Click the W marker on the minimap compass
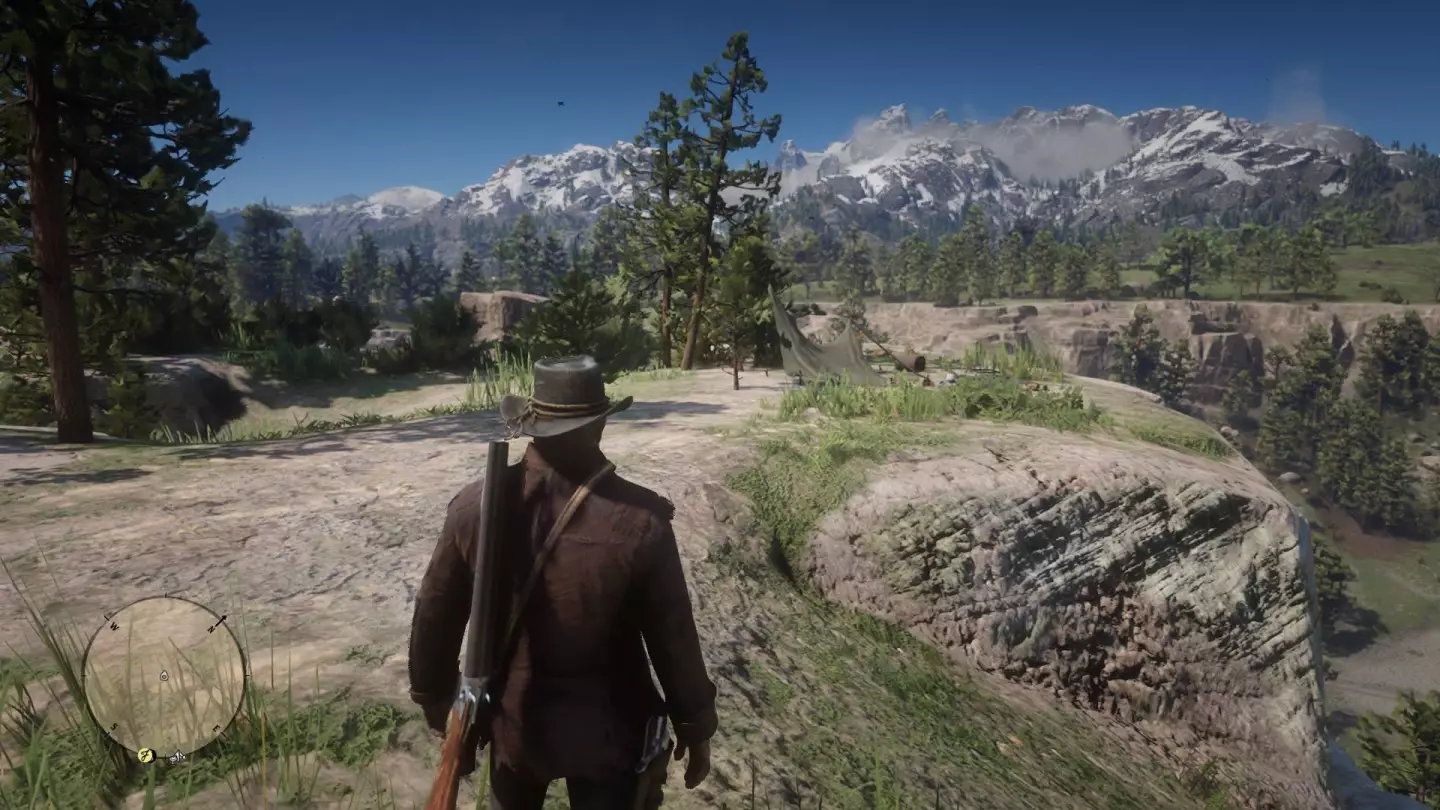Viewport: 1440px width, 810px height. 113,627
